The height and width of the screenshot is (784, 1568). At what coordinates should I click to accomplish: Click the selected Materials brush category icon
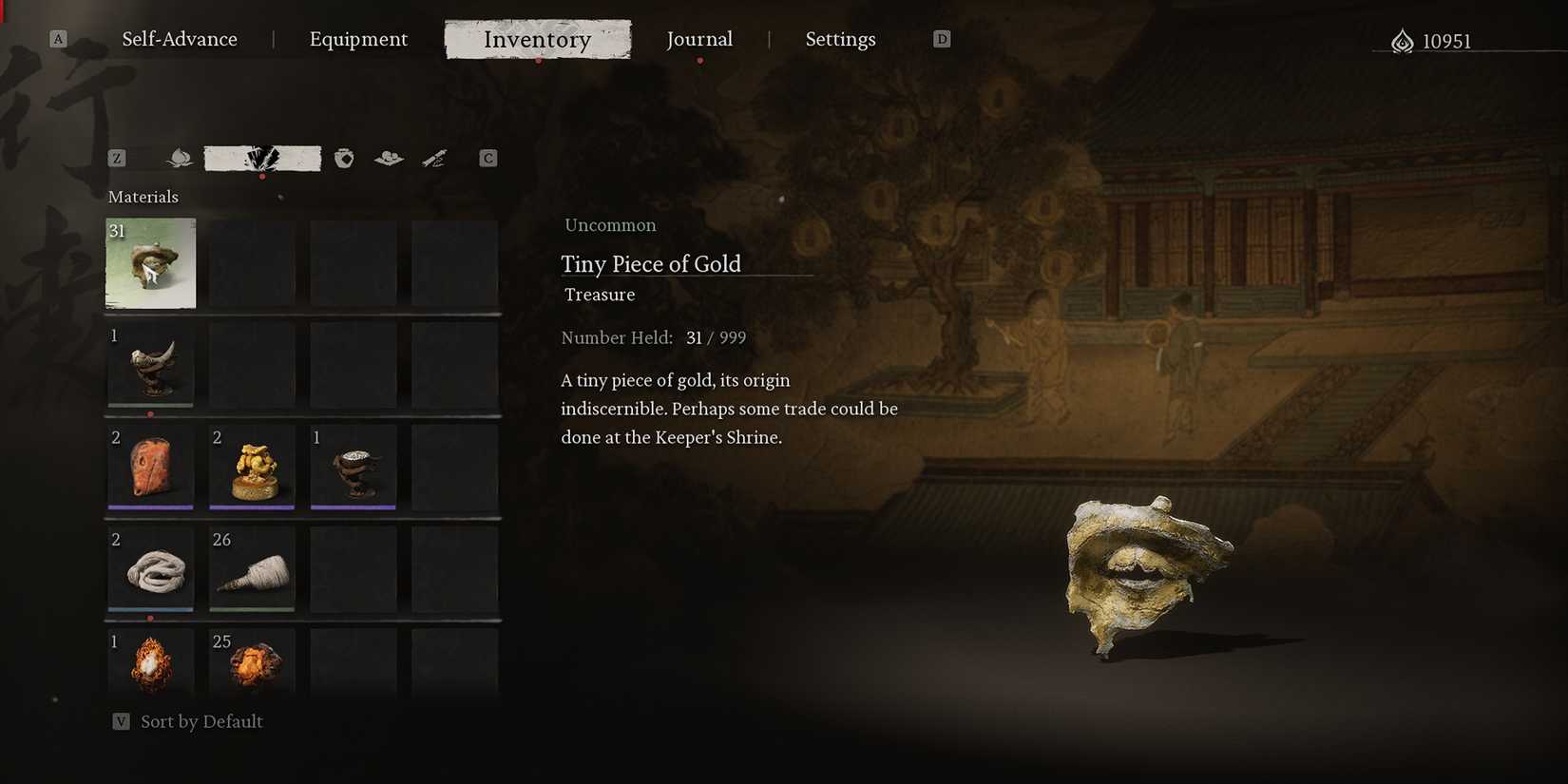point(262,158)
